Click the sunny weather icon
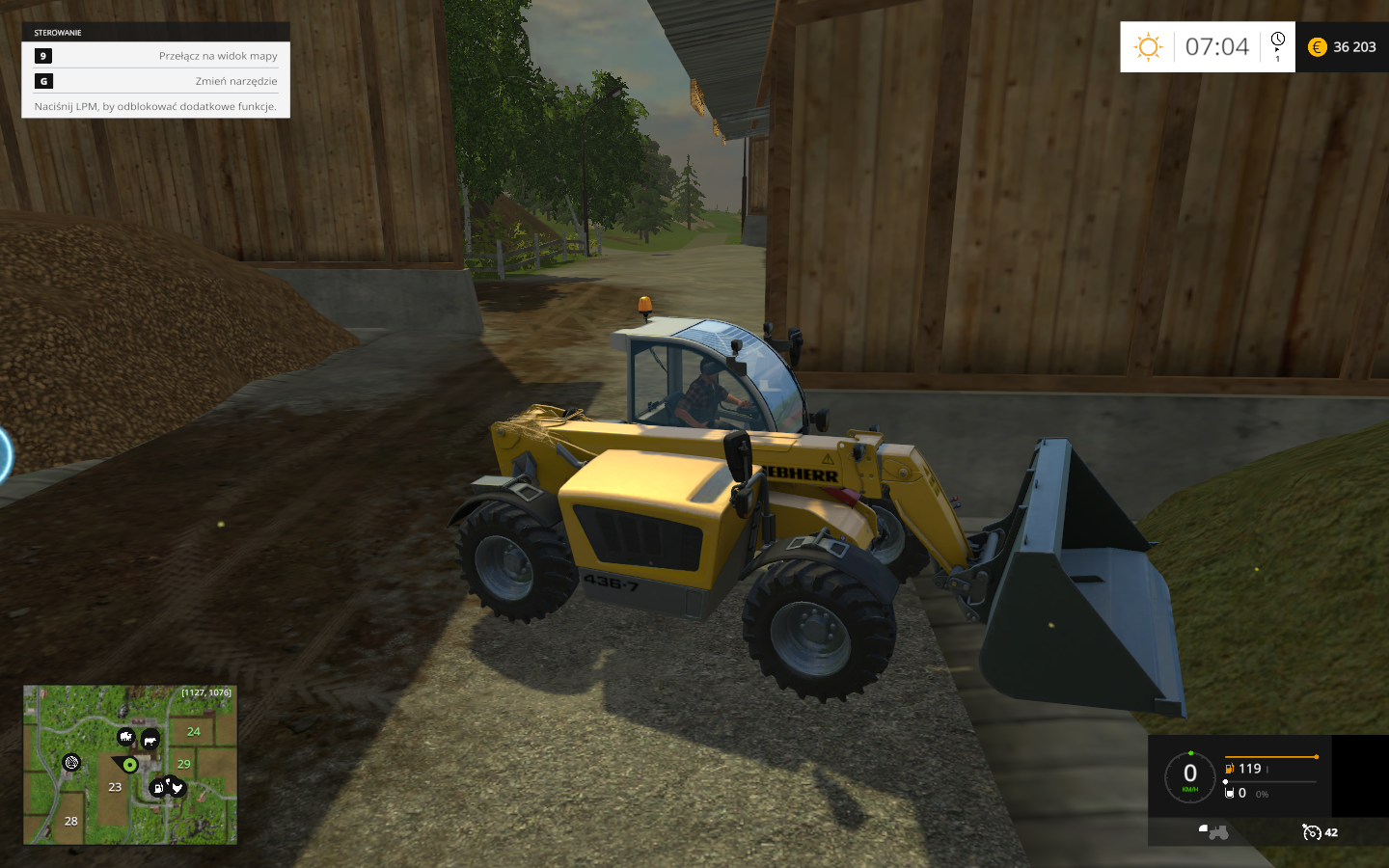The width and height of the screenshot is (1389, 868). pyautogui.click(x=1148, y=47)
